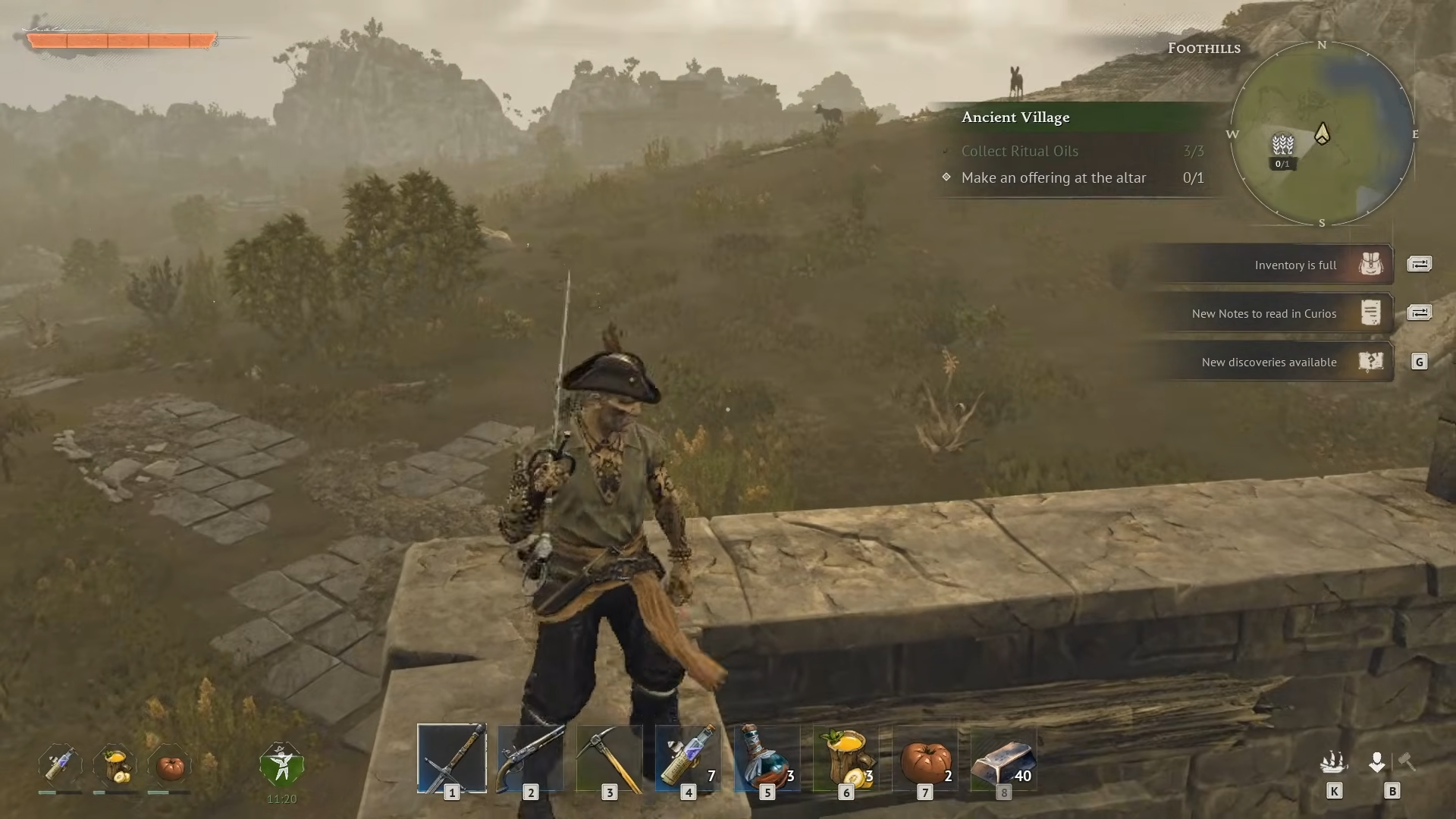This screenshot has width=1456, height=819.
Task: Use the purple vial with scroll in hotbar
Action: click(x=688, y=759)
